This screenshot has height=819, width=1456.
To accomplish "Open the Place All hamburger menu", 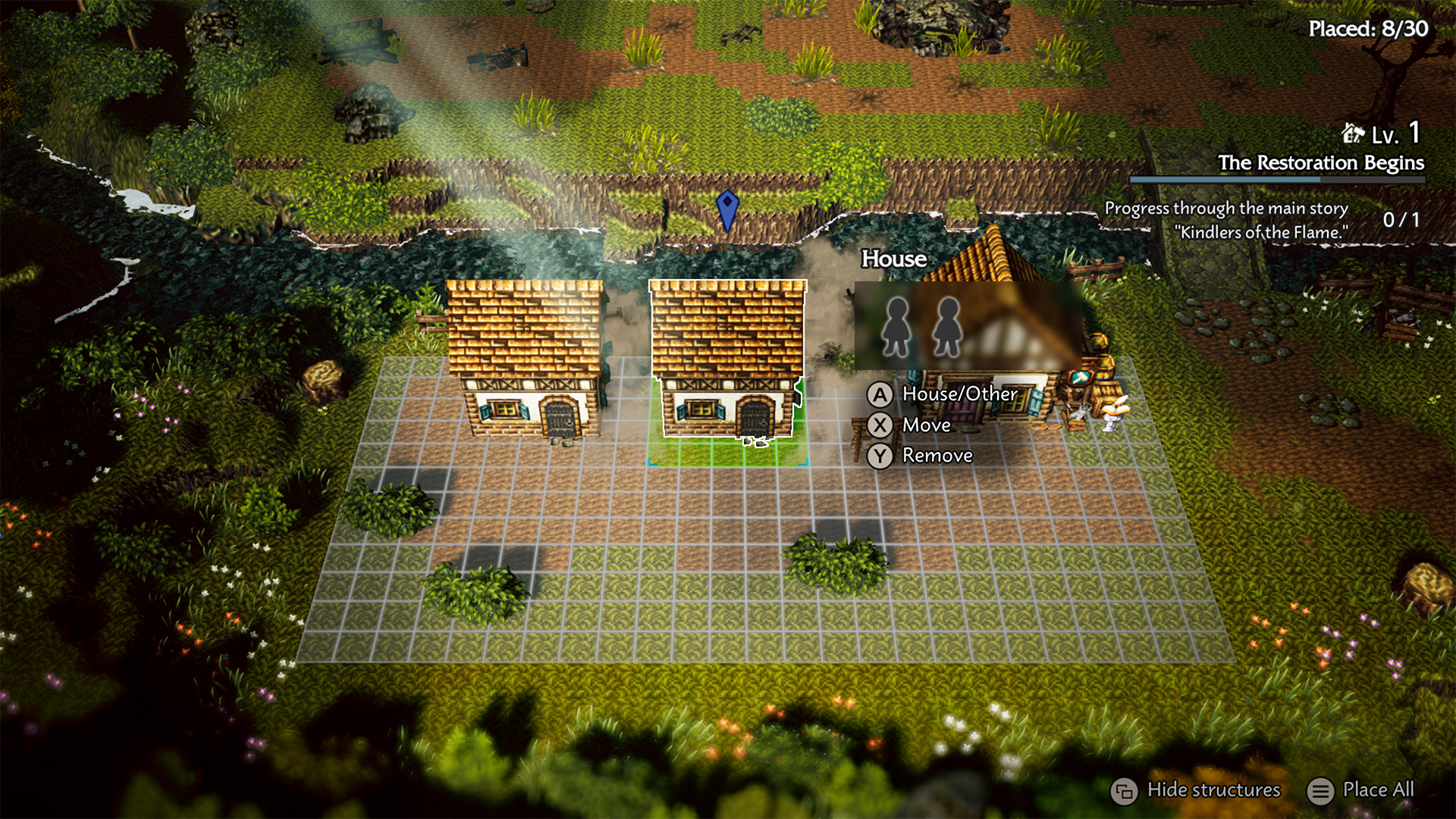I will (x=1320, y=790).
